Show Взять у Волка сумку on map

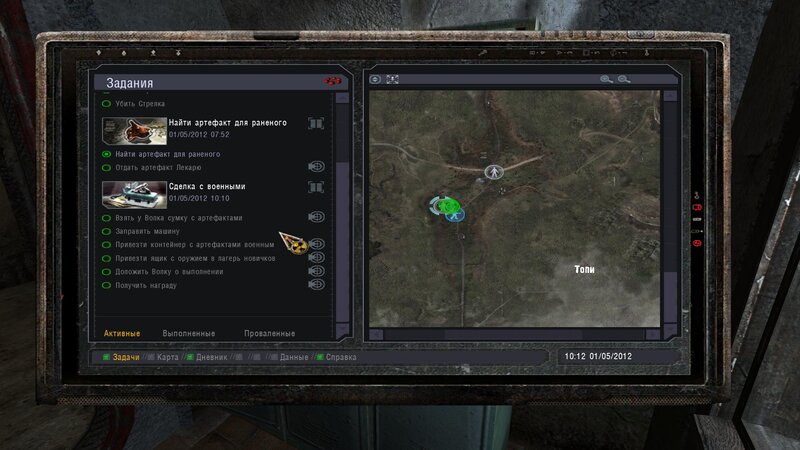click(317, 217)
